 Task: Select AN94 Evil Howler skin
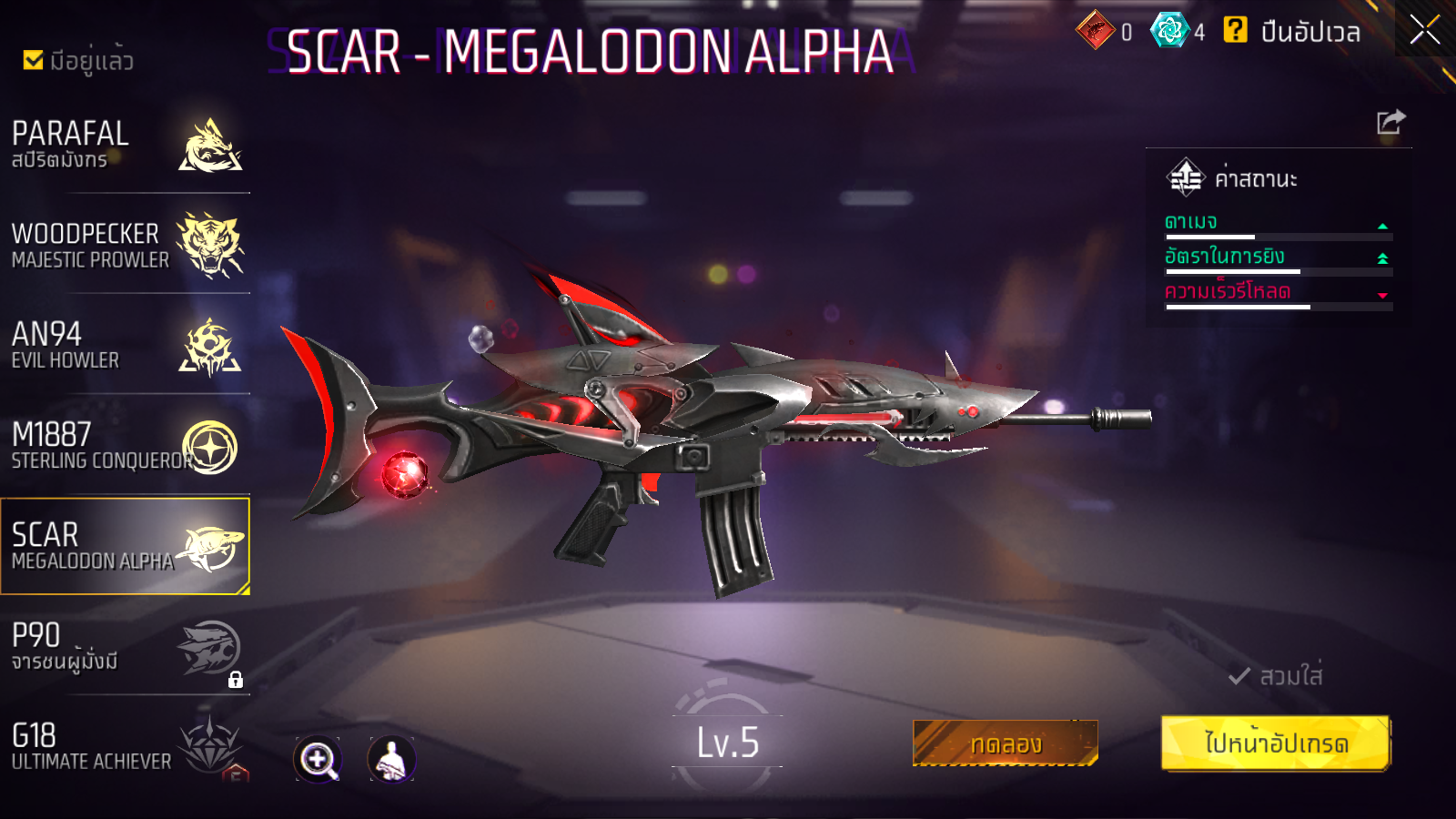(x=126, y=346)
